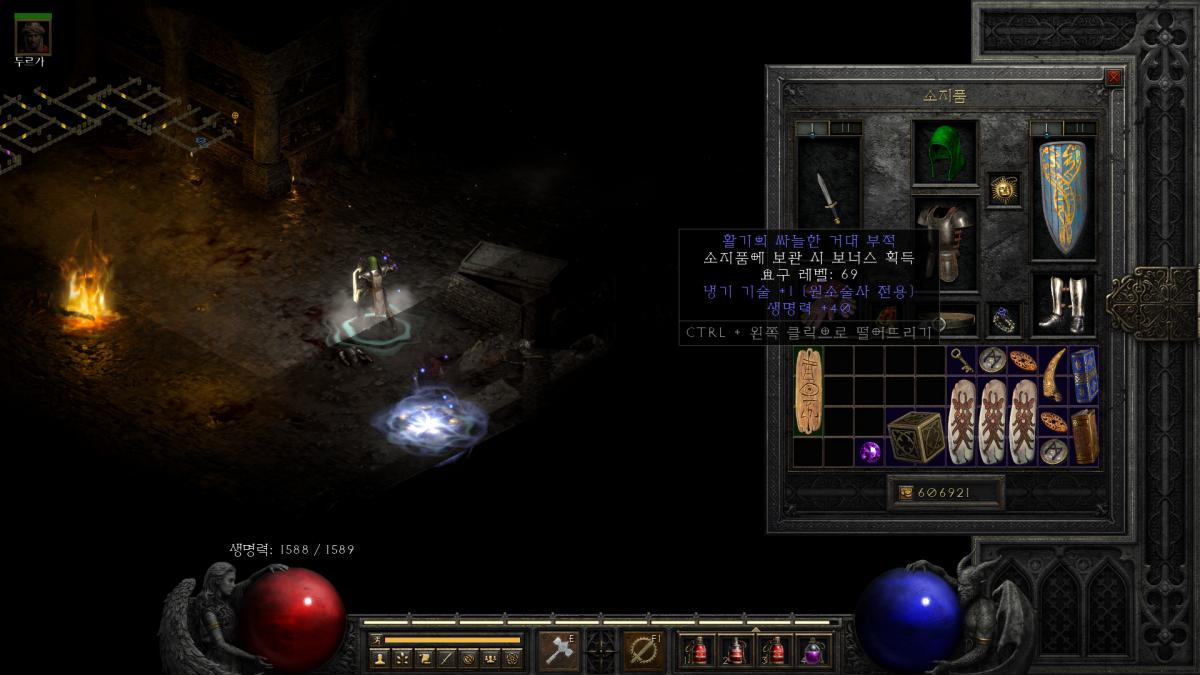Open the left skill selector with the hammer icon
This screenshot has height=675, width=1200.
(557, 650)
